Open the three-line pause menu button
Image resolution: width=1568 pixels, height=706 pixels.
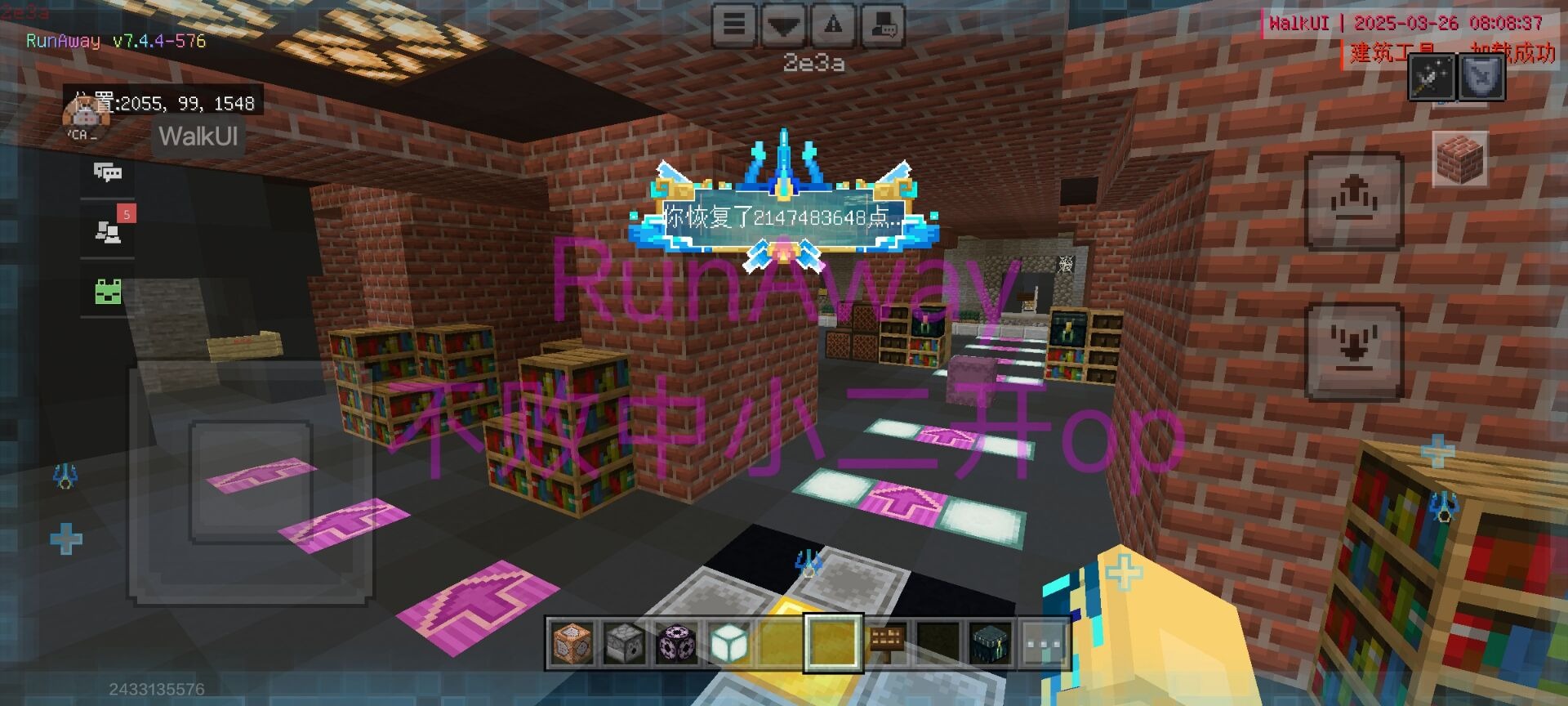pyautogui.click(x=733, y=25)
